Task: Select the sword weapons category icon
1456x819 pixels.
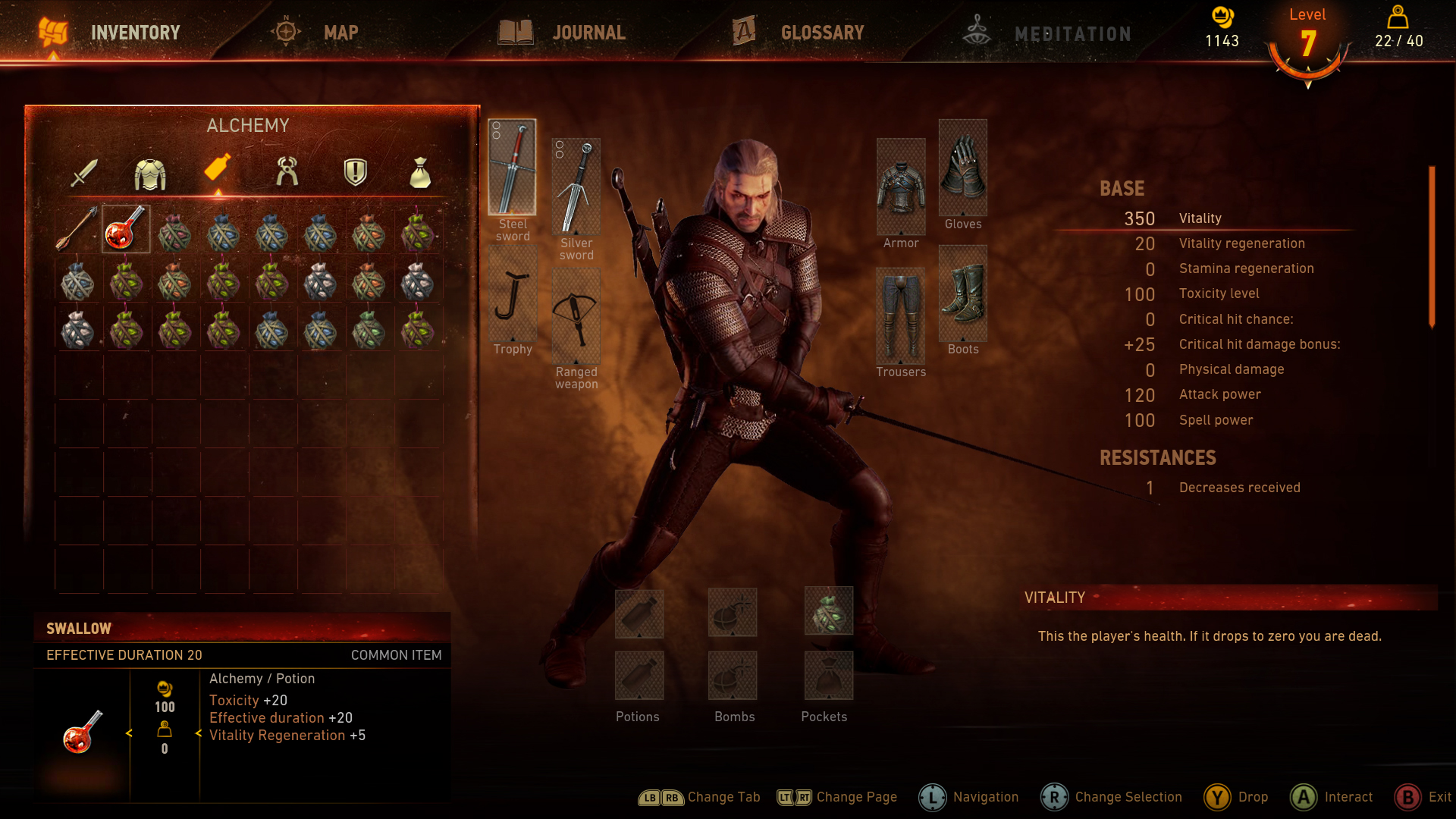Action: (86, 172)
